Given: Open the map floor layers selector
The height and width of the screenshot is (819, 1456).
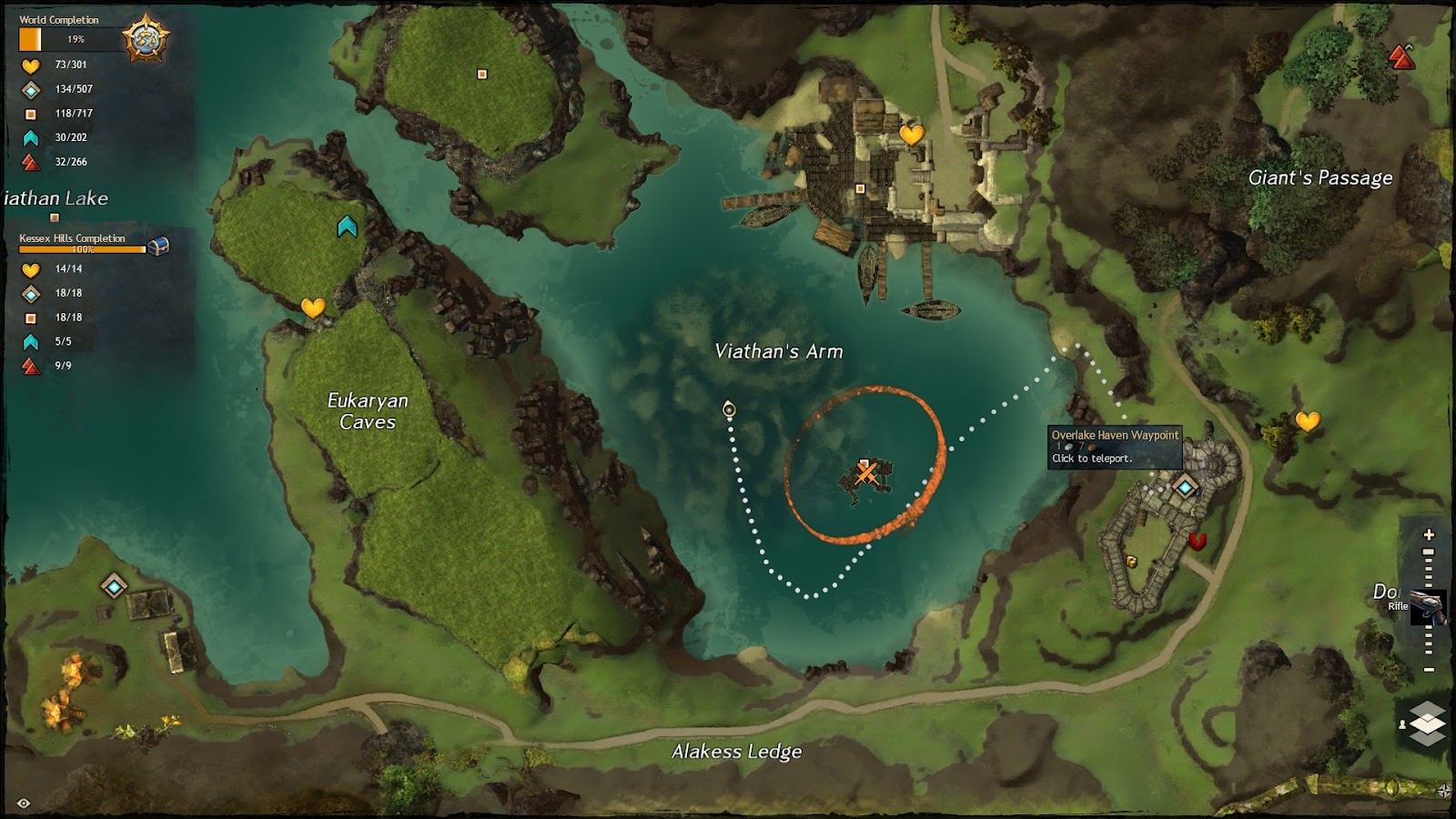Looking at the screenshot, I should tap(1427, 723).
